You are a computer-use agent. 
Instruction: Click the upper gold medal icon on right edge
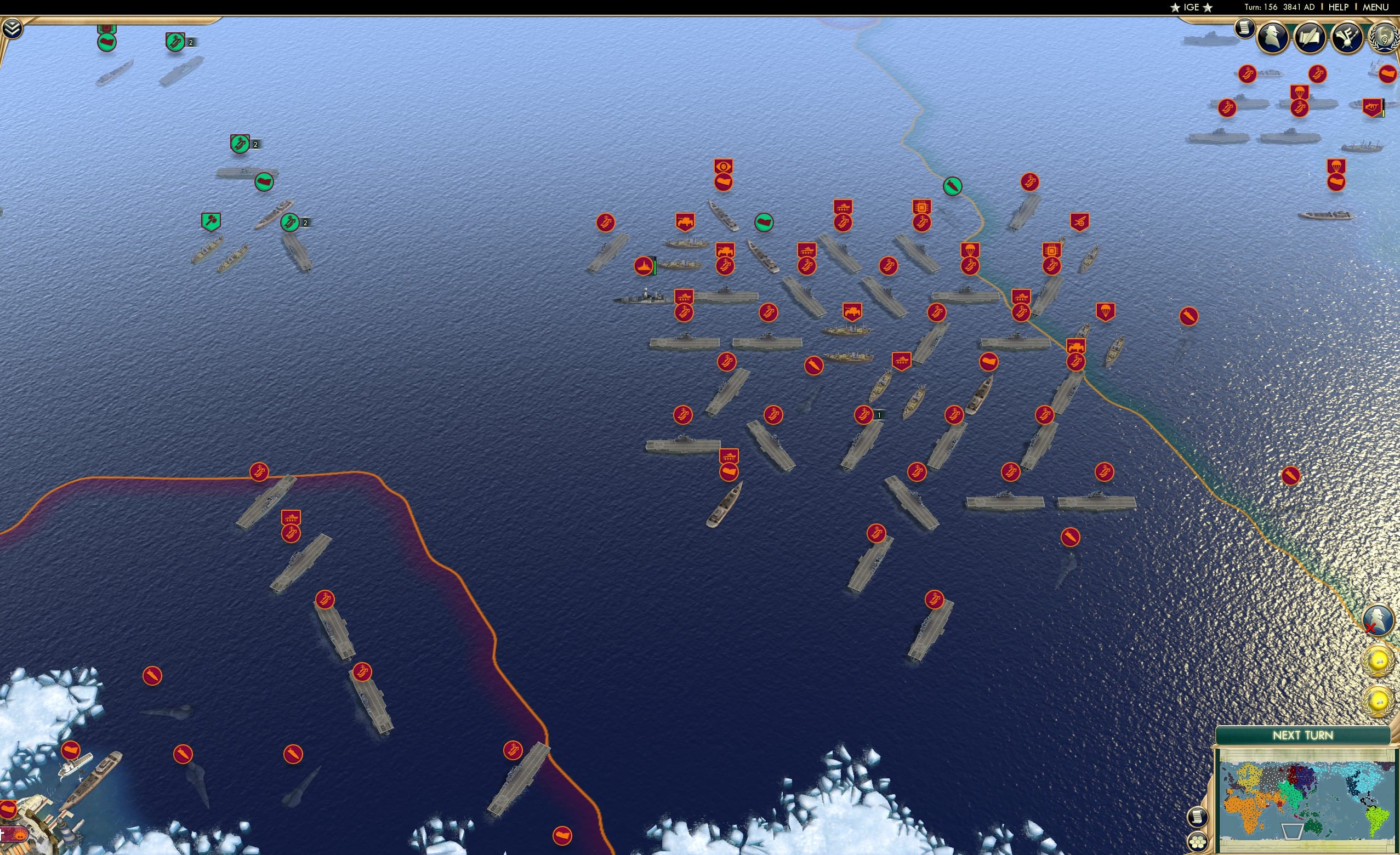[1379, 660]
